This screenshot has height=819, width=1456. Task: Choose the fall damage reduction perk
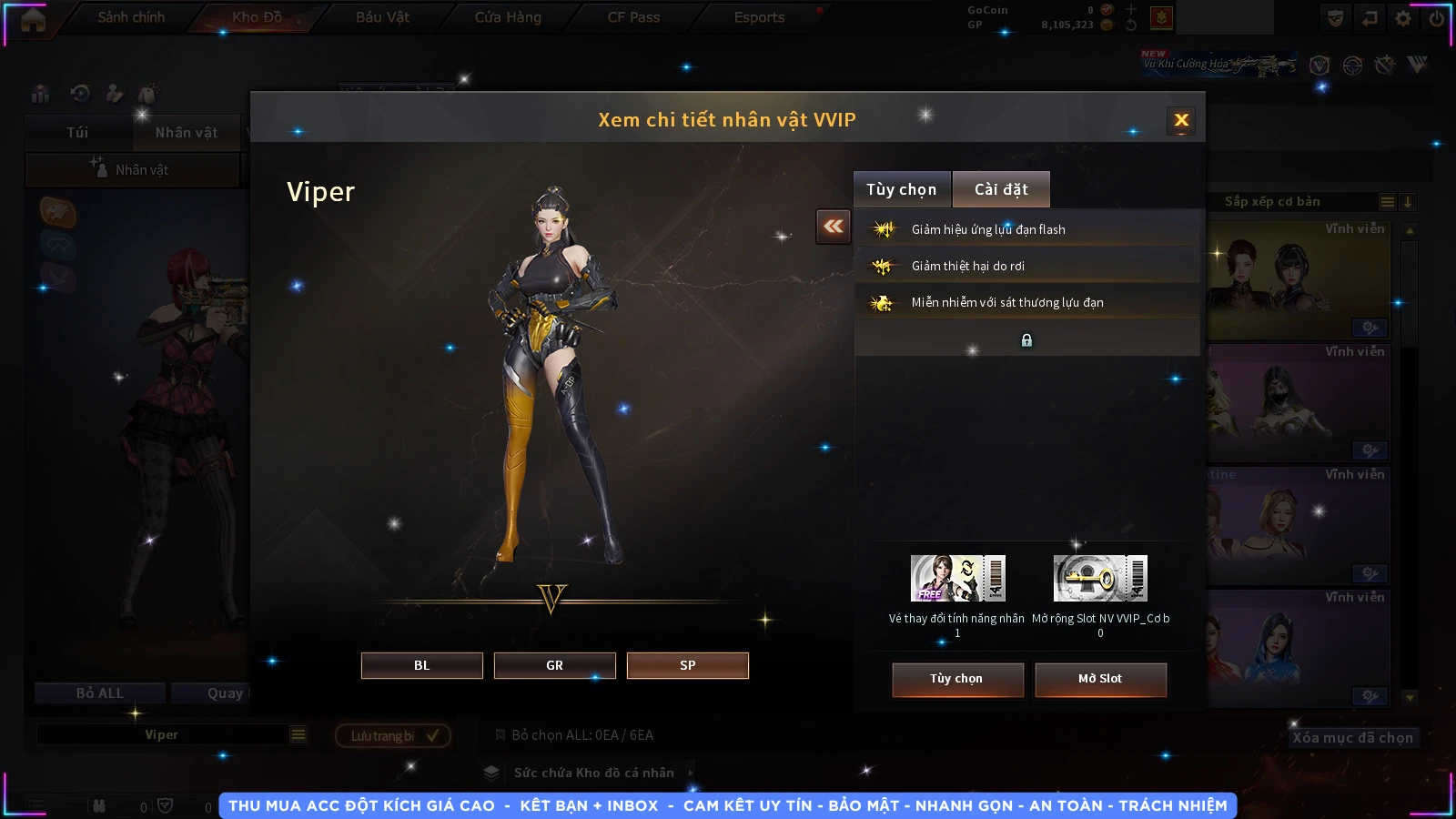(1026, 266)
